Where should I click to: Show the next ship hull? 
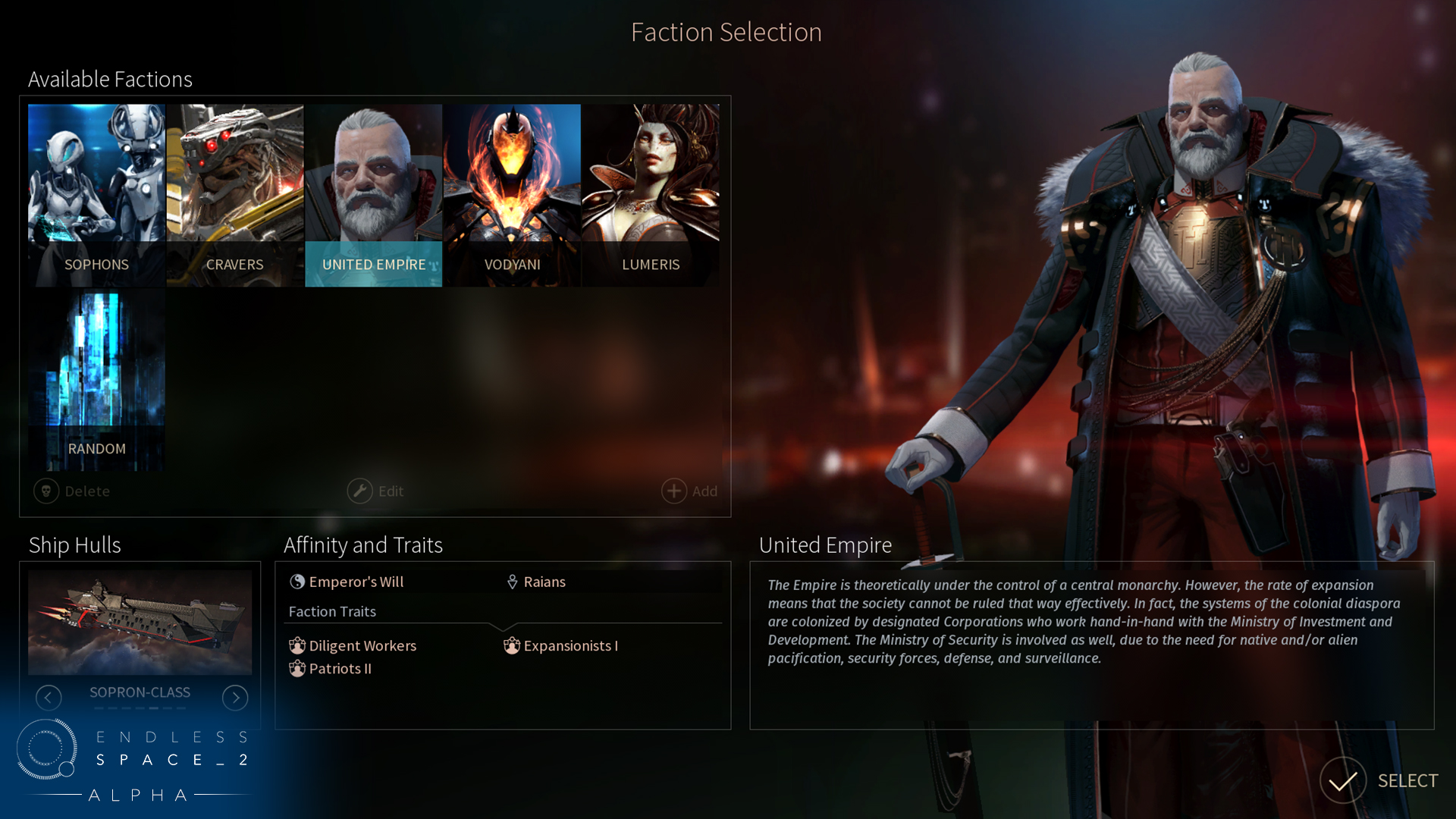tap(235, 698)
